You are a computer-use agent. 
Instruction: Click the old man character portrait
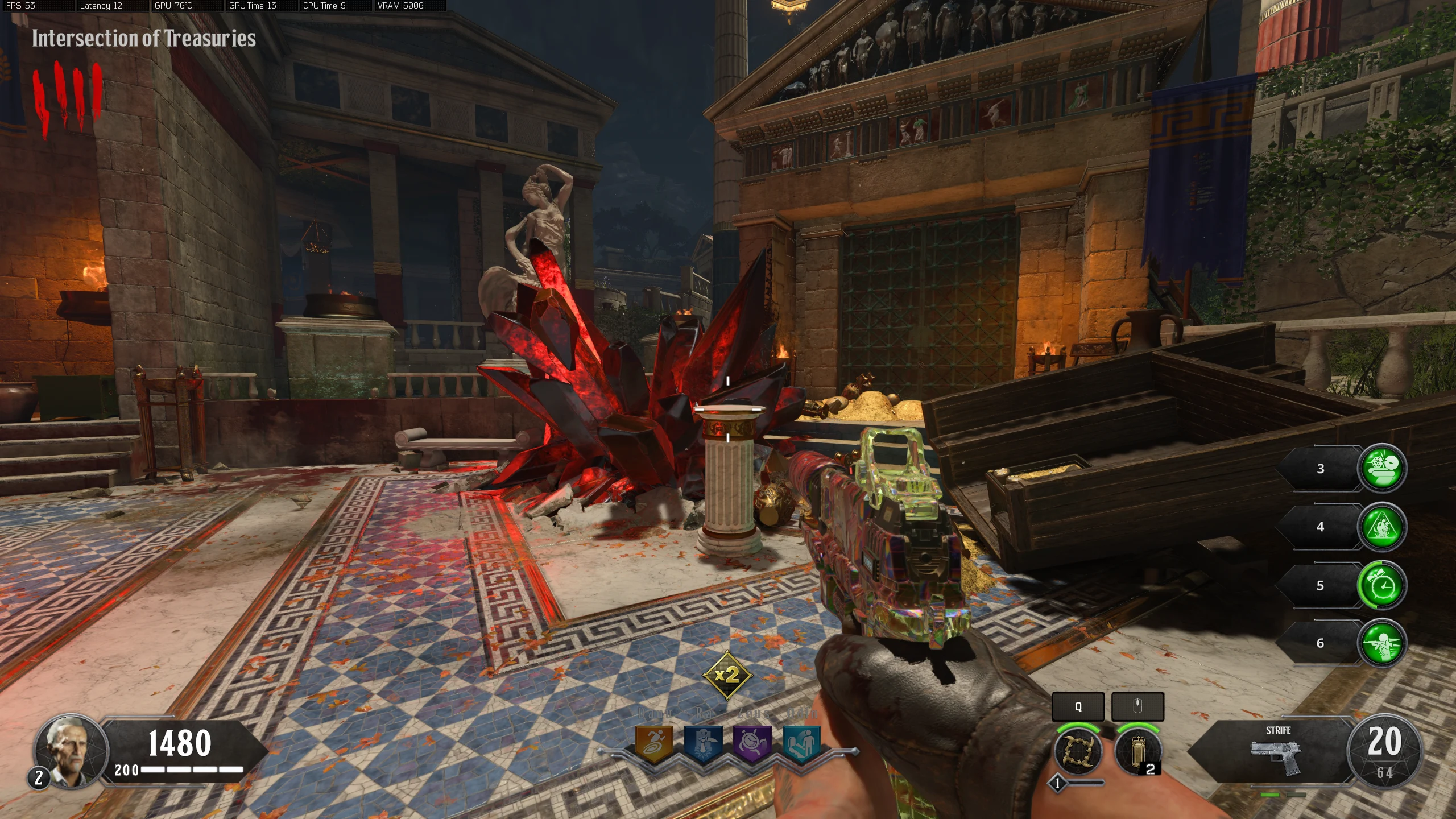[72, 750]
